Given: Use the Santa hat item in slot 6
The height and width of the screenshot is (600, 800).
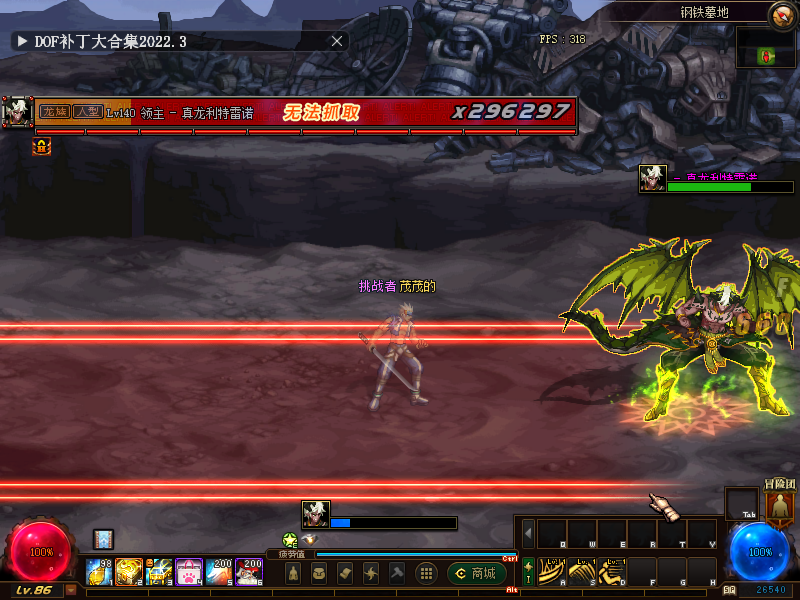Looking at the screenshot, I should [249, 572].
